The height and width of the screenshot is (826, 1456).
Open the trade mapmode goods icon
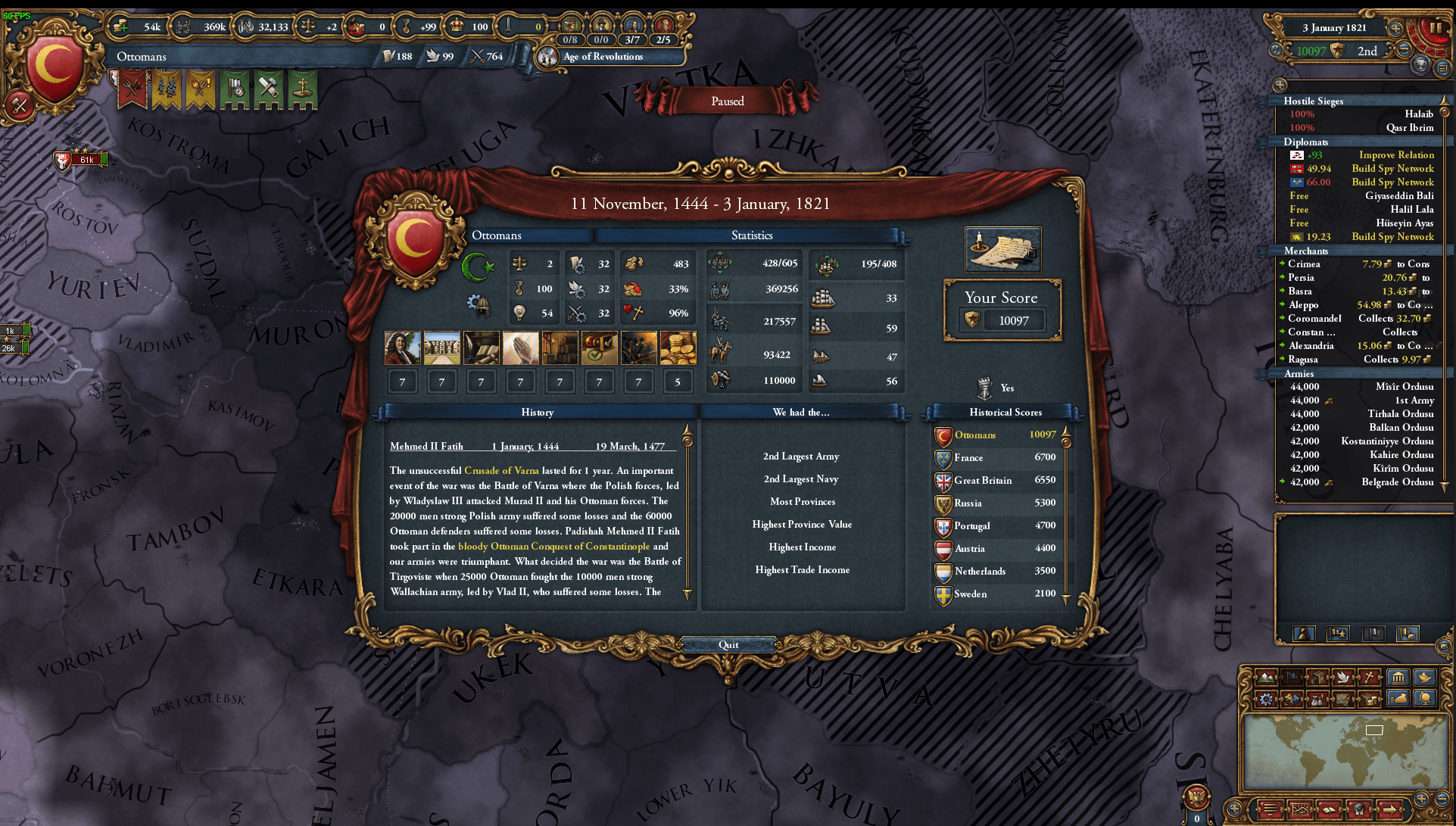click(x=1318, y=677)
